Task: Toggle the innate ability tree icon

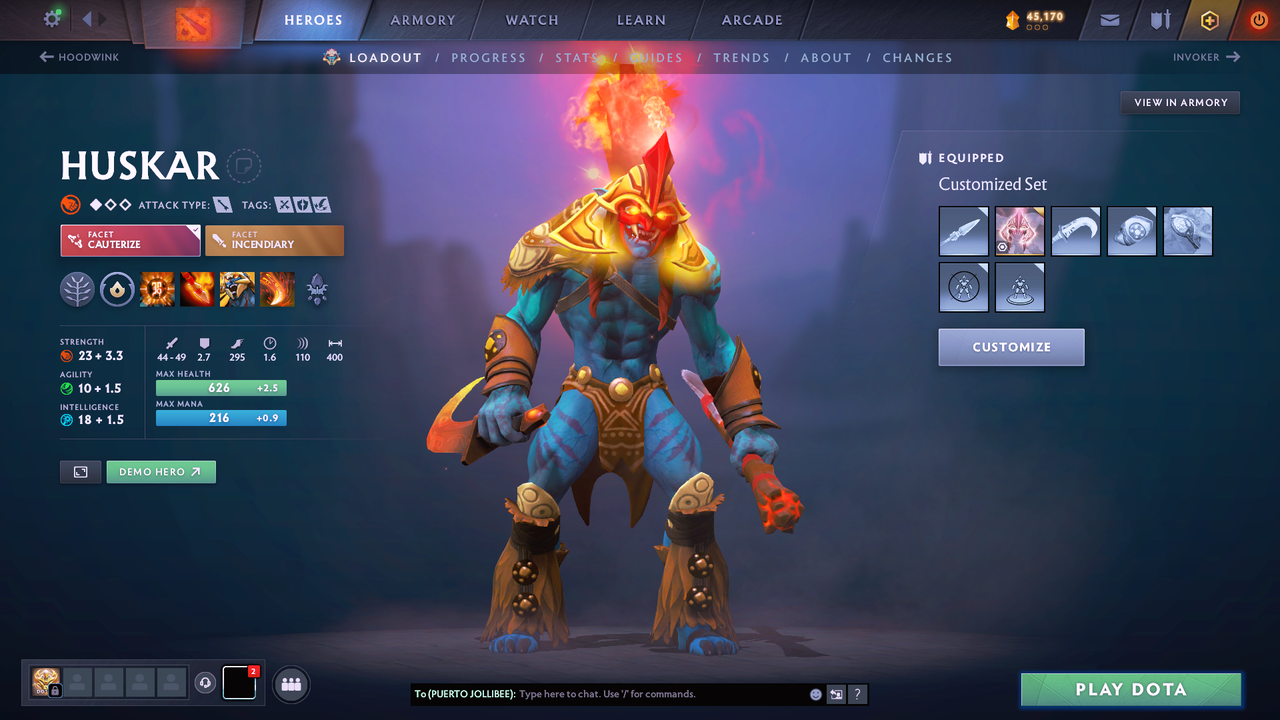Action: click(77, 289)
